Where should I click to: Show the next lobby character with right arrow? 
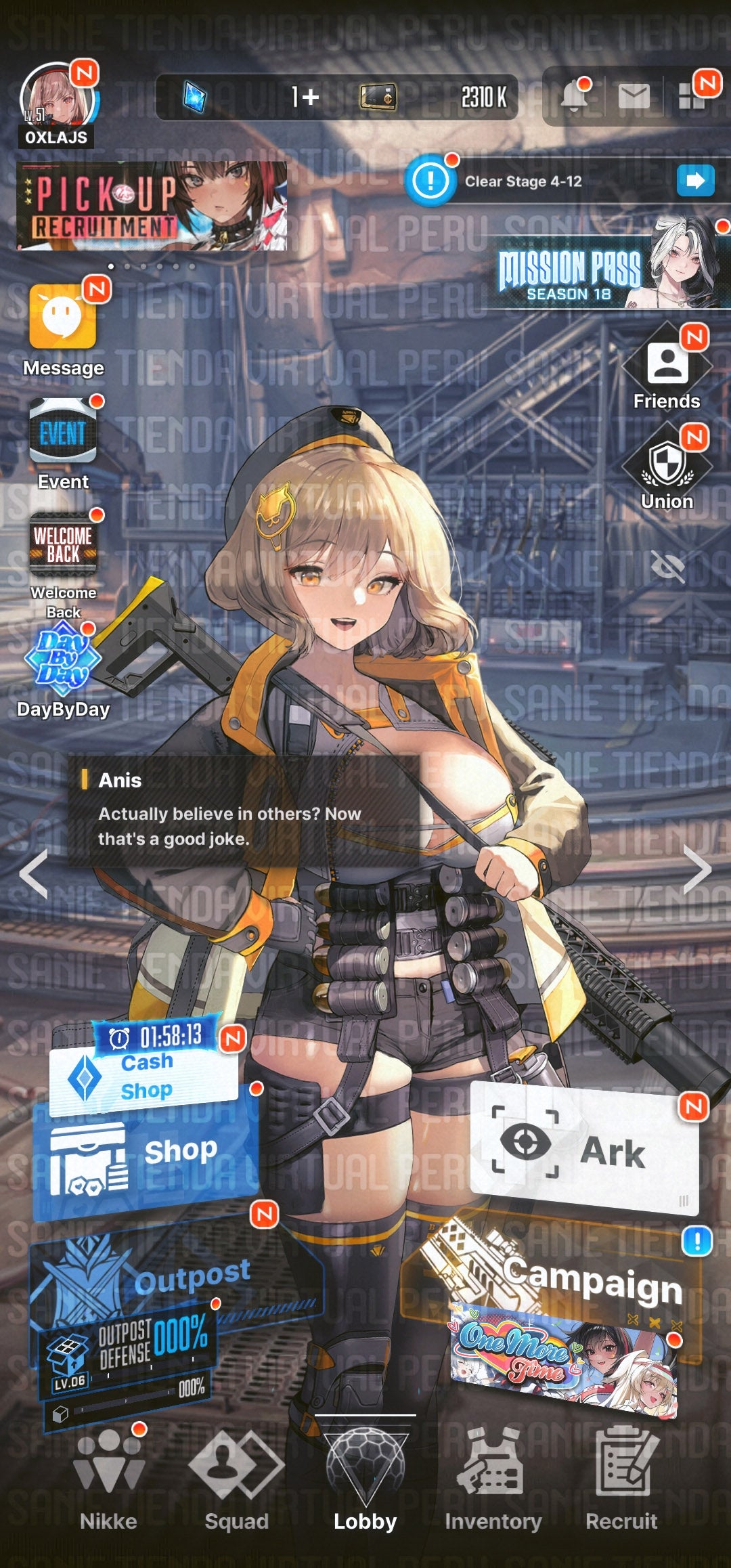[x=697, y=870]
